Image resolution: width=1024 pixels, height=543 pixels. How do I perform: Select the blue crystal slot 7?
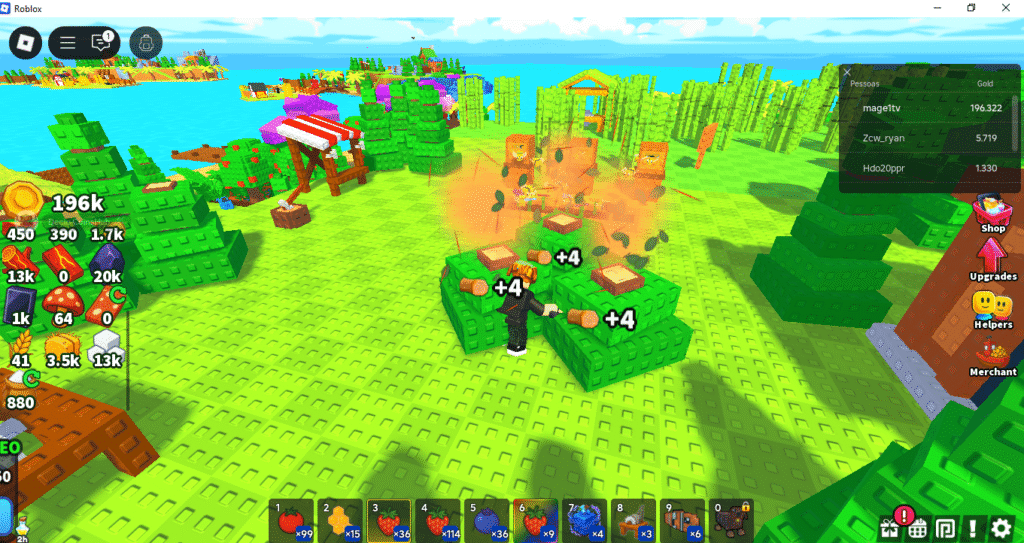pyautogui.click(x=584, y=521)
